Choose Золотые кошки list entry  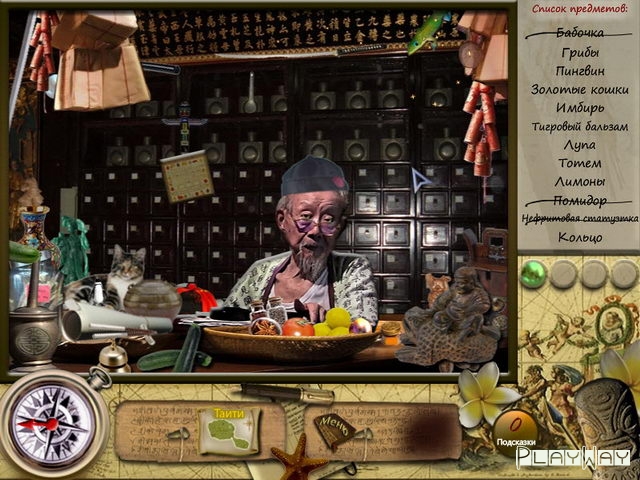point(579,89)
